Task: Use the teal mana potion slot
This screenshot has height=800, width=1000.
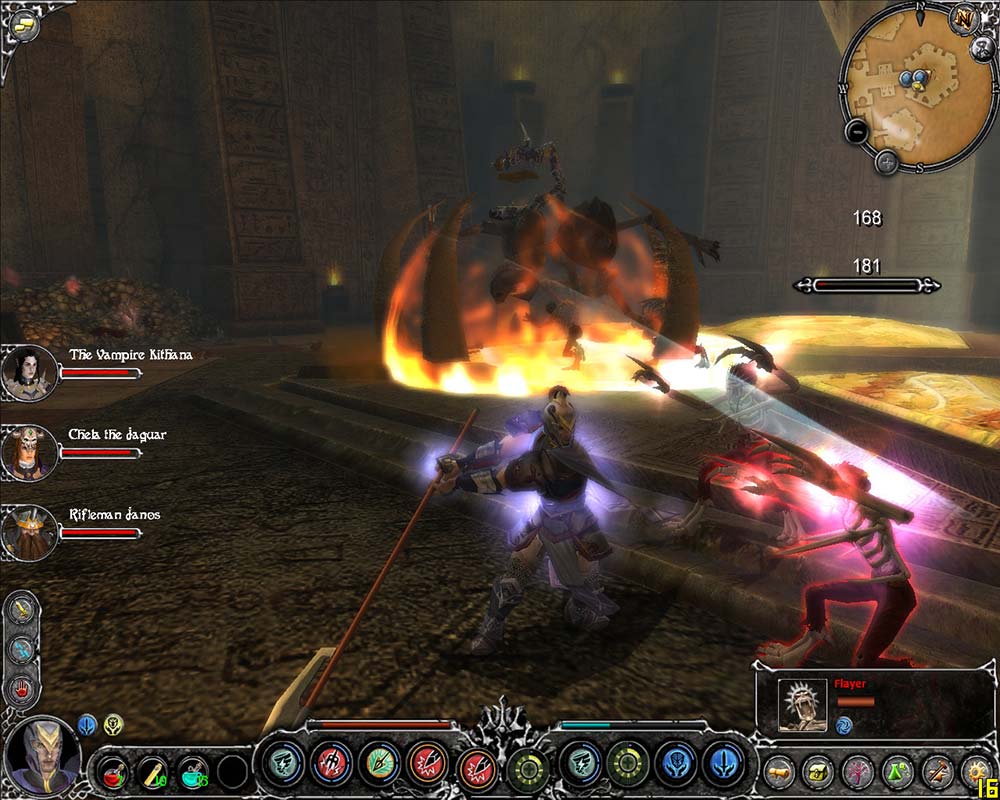Action: tap(192, 769)
